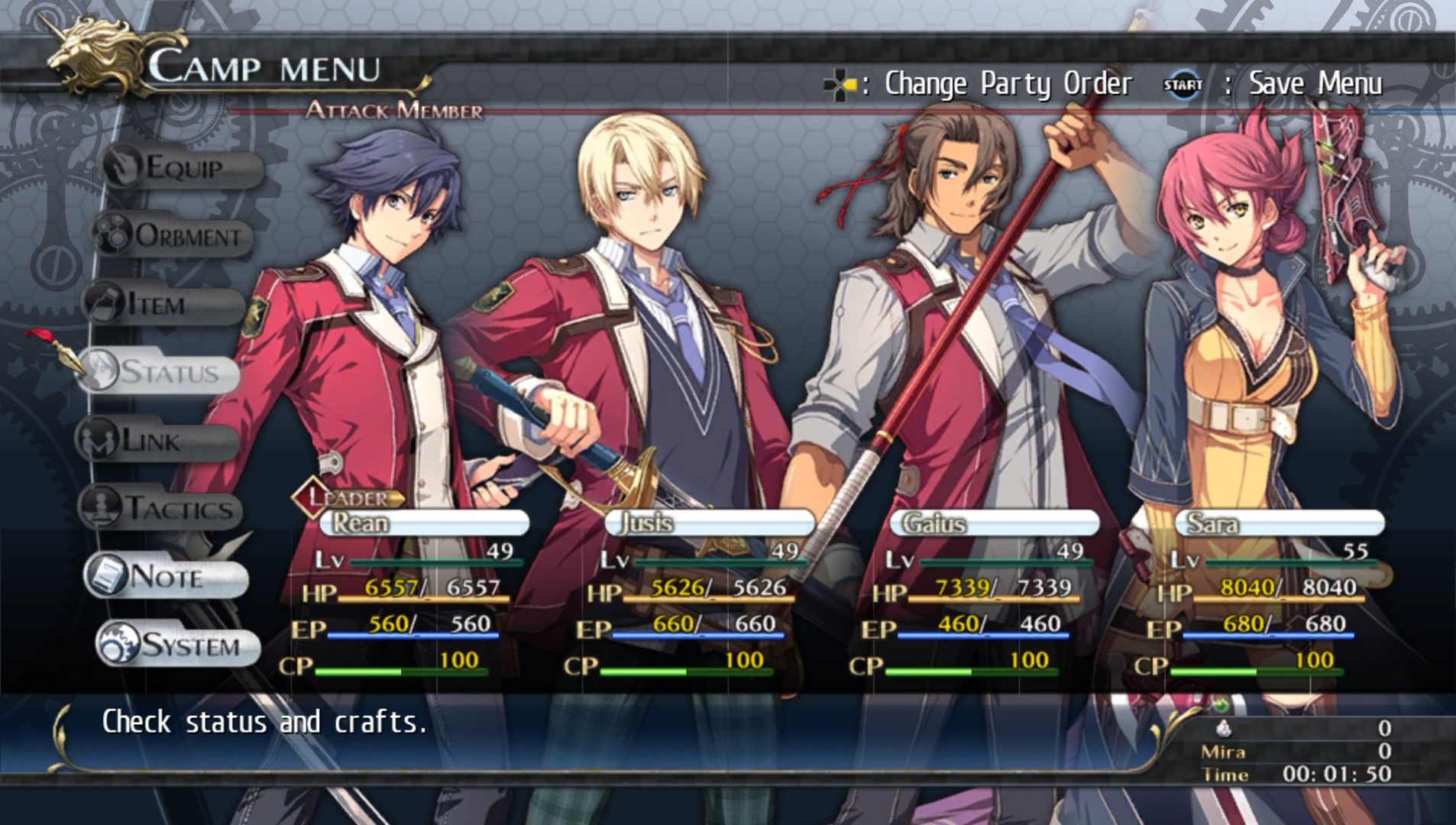Open the Link menu
The image size is (1456, 825).
(x=157, y=441)
